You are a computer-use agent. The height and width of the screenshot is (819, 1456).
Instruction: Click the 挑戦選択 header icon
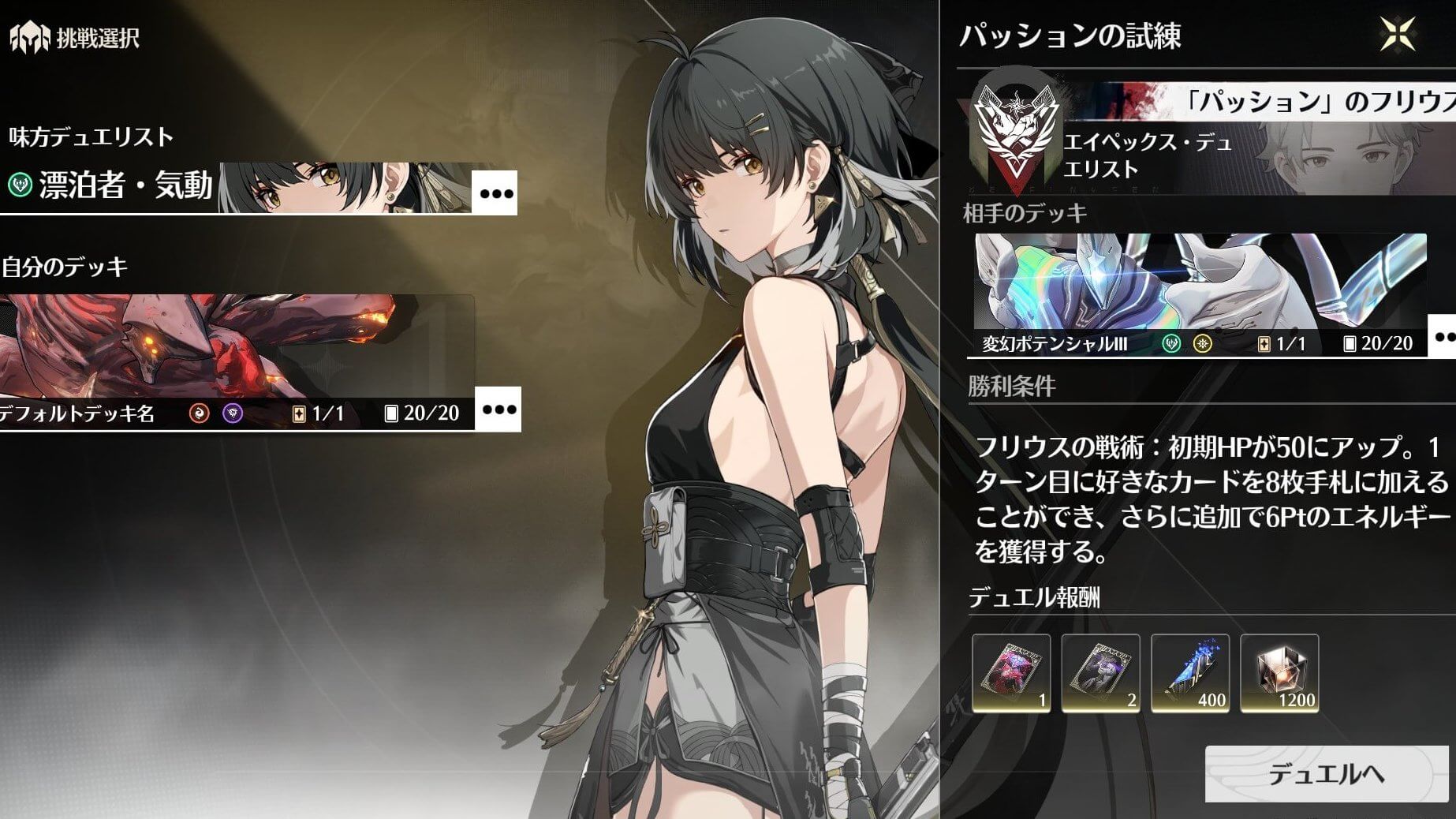click(29, 38)
